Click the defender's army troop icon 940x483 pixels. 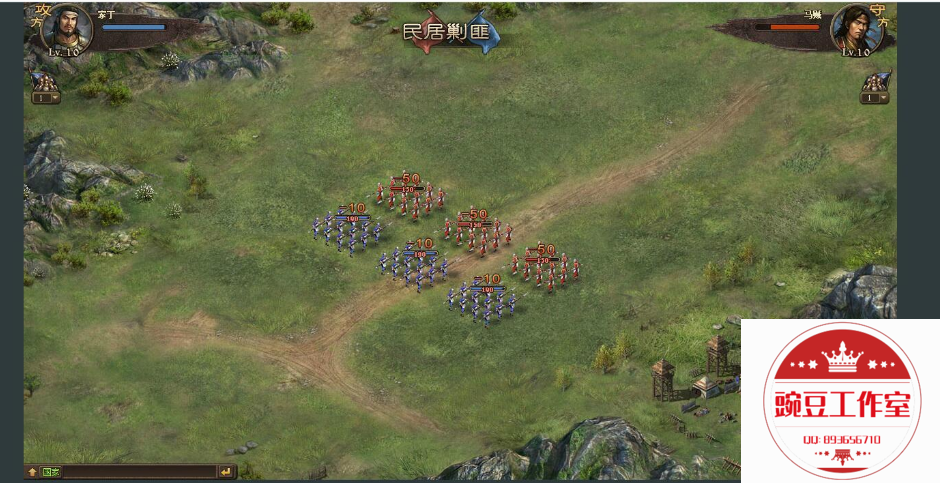[876, 80]
